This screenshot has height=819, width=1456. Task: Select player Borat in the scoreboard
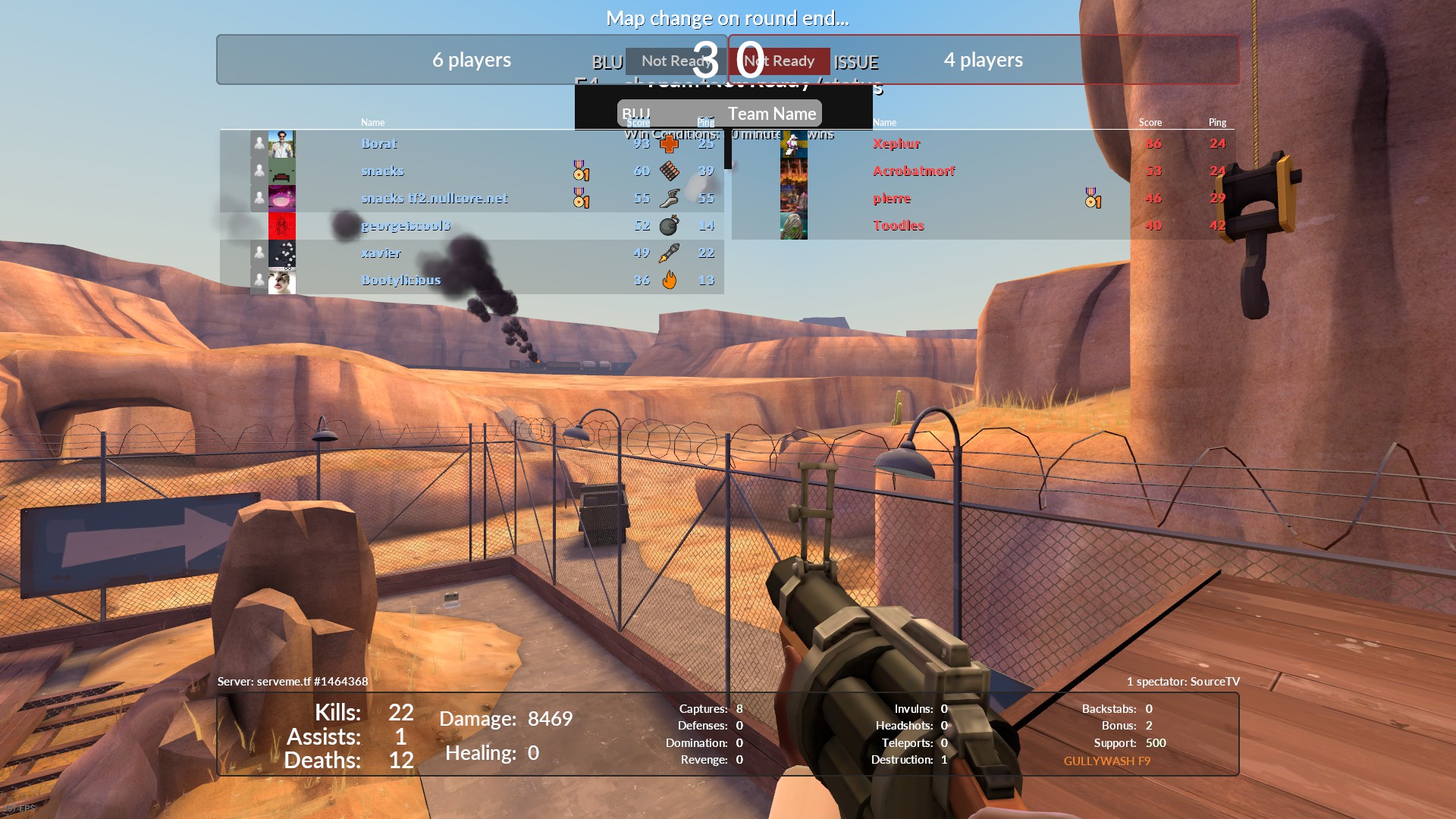coord(379,143)
